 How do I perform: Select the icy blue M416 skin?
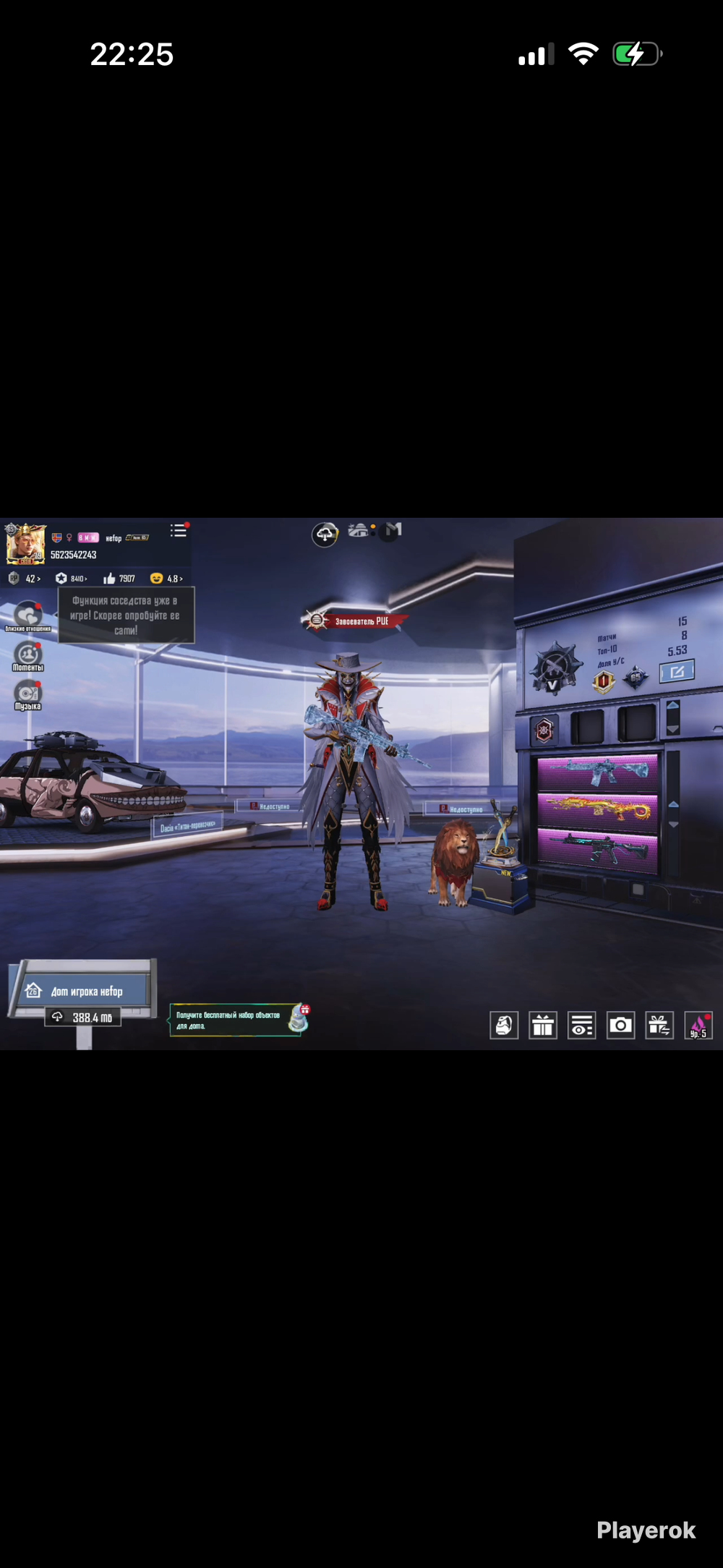[597, 771]
